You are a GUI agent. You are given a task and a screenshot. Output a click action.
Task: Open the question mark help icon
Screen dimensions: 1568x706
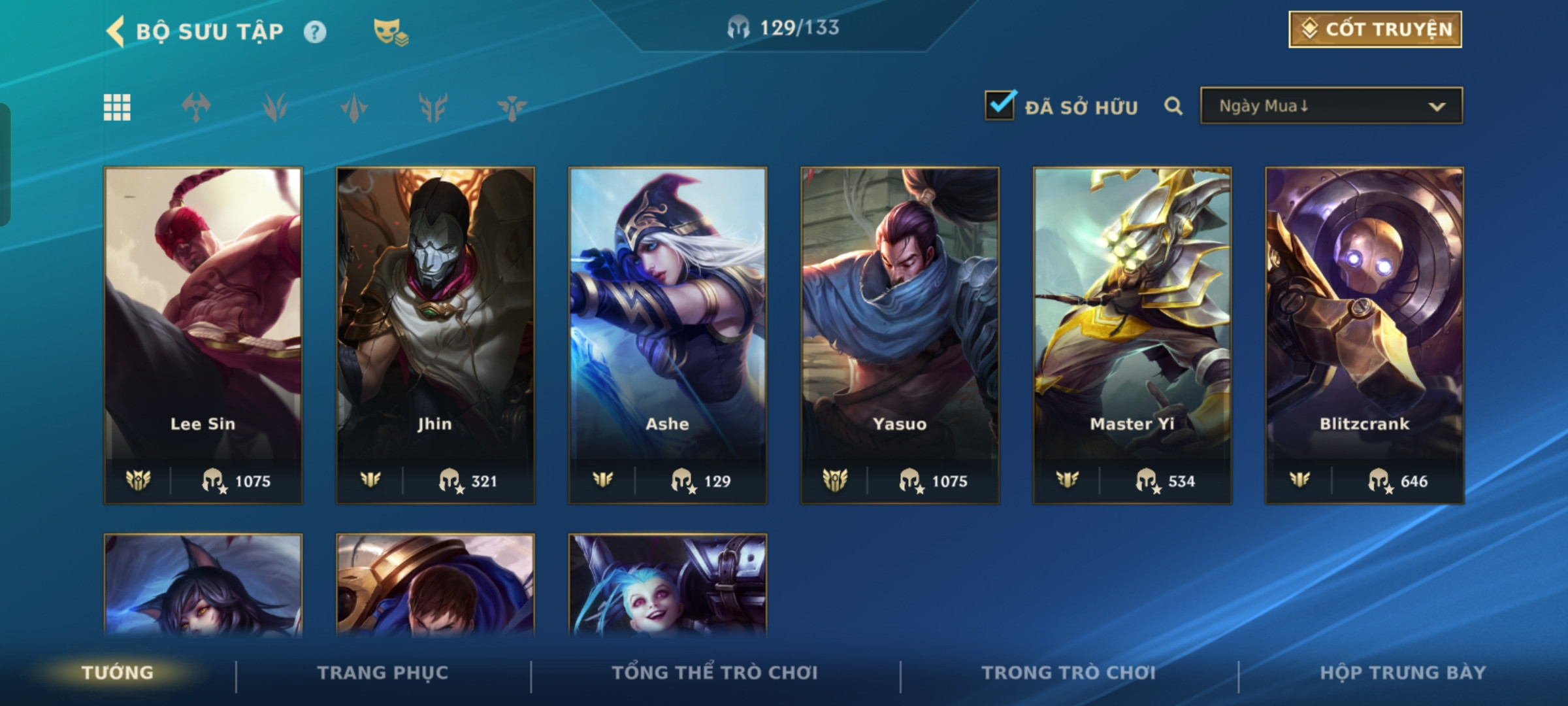point(315,32)
